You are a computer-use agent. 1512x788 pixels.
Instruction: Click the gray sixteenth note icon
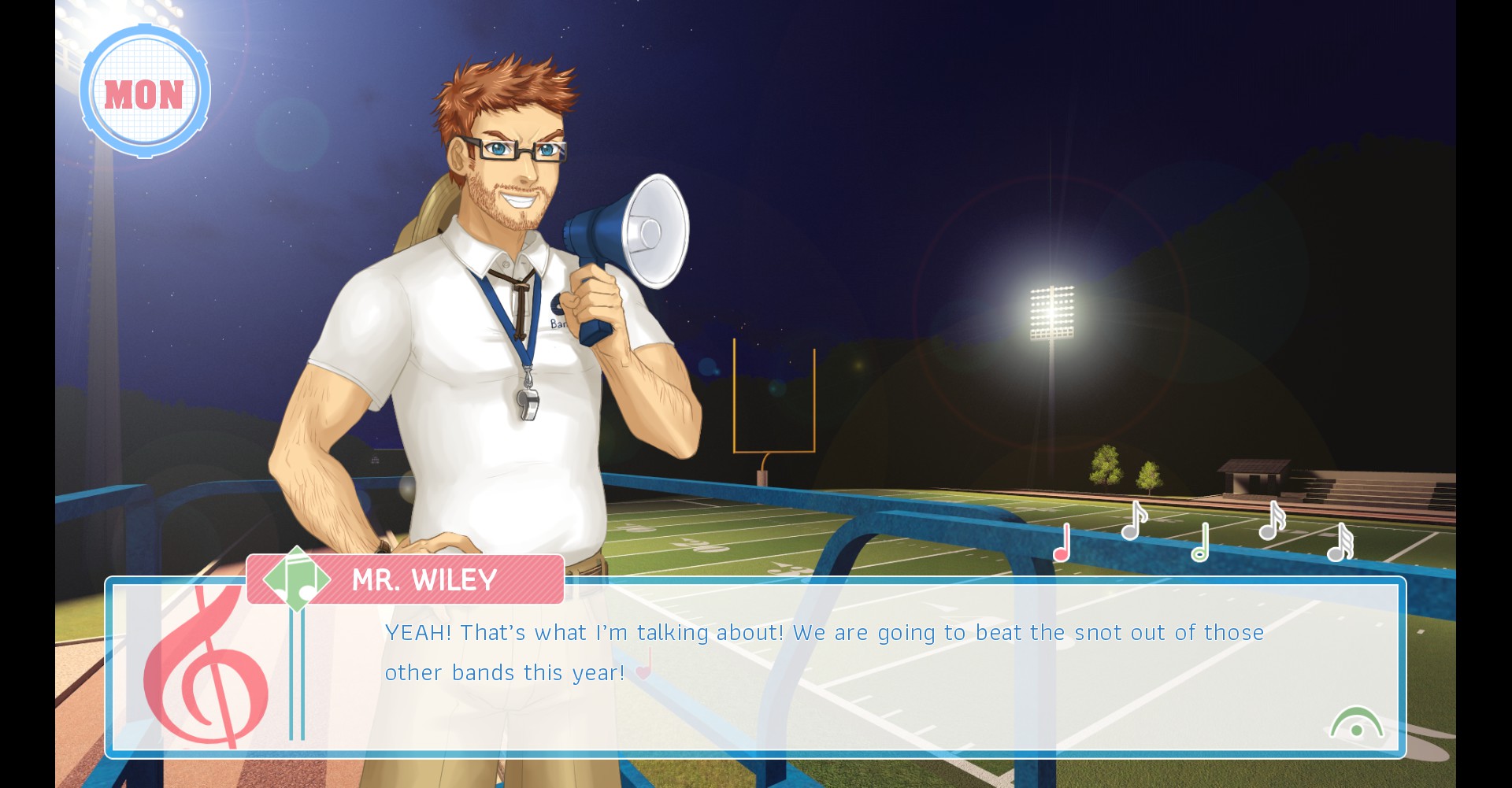pyautogui.click(x=1272, y=521)
